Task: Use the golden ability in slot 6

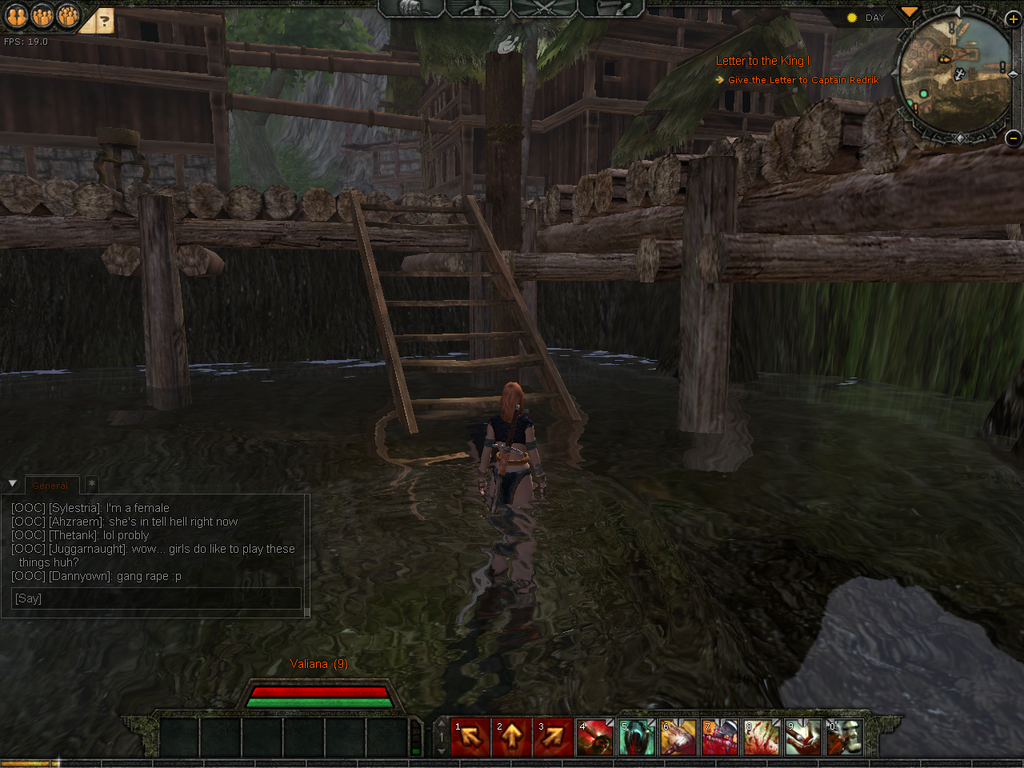Action: [x=679, y=738]
